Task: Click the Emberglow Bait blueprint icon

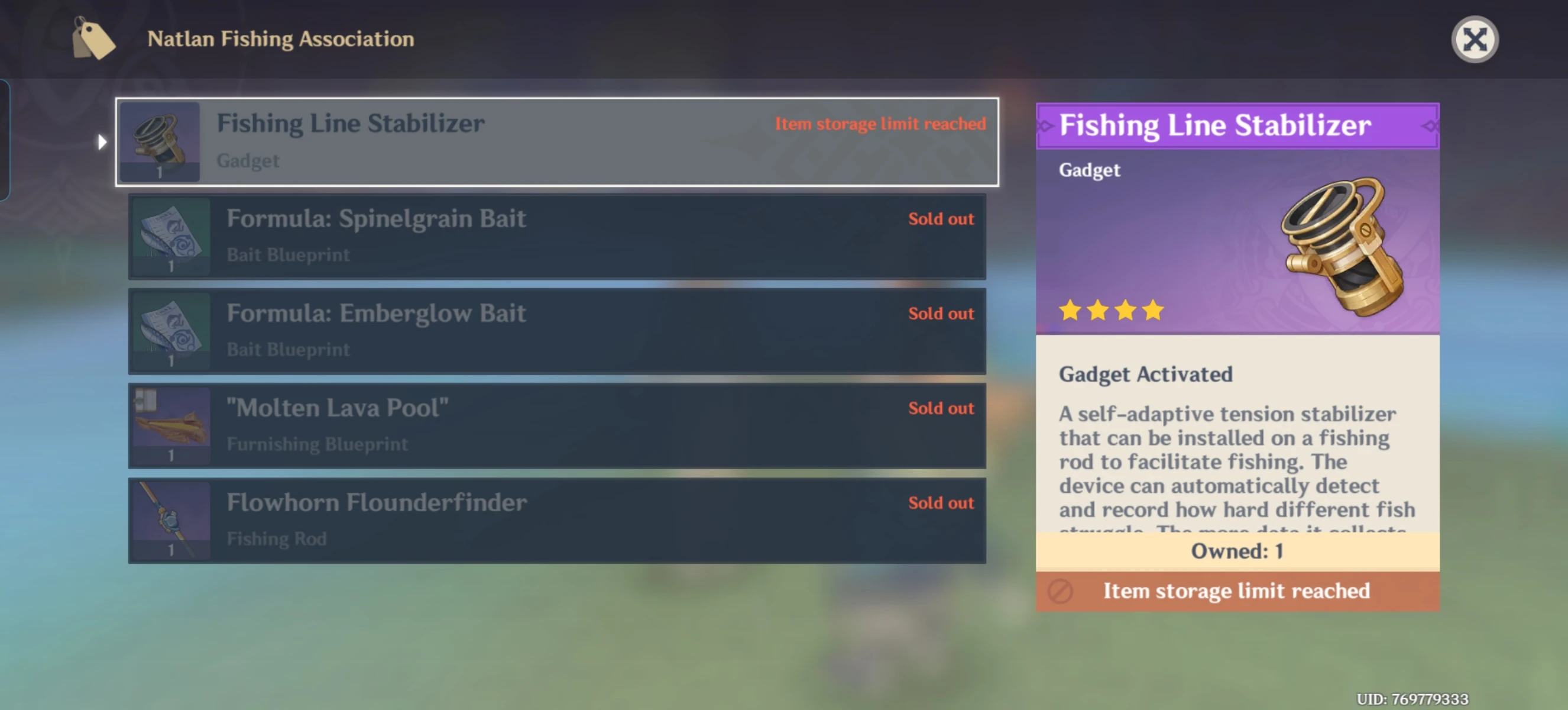Action: click(171, 331)
